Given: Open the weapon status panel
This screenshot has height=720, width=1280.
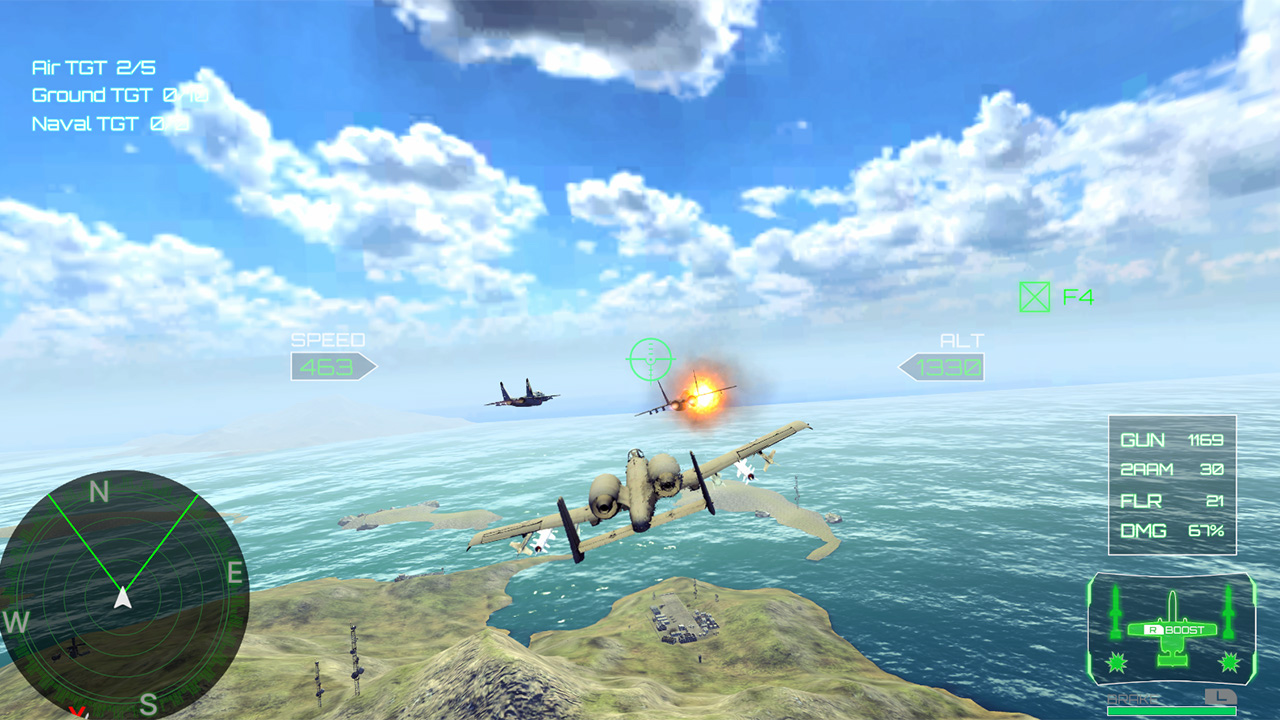Looking at the screenshot, I should [x=1170, y=485].
